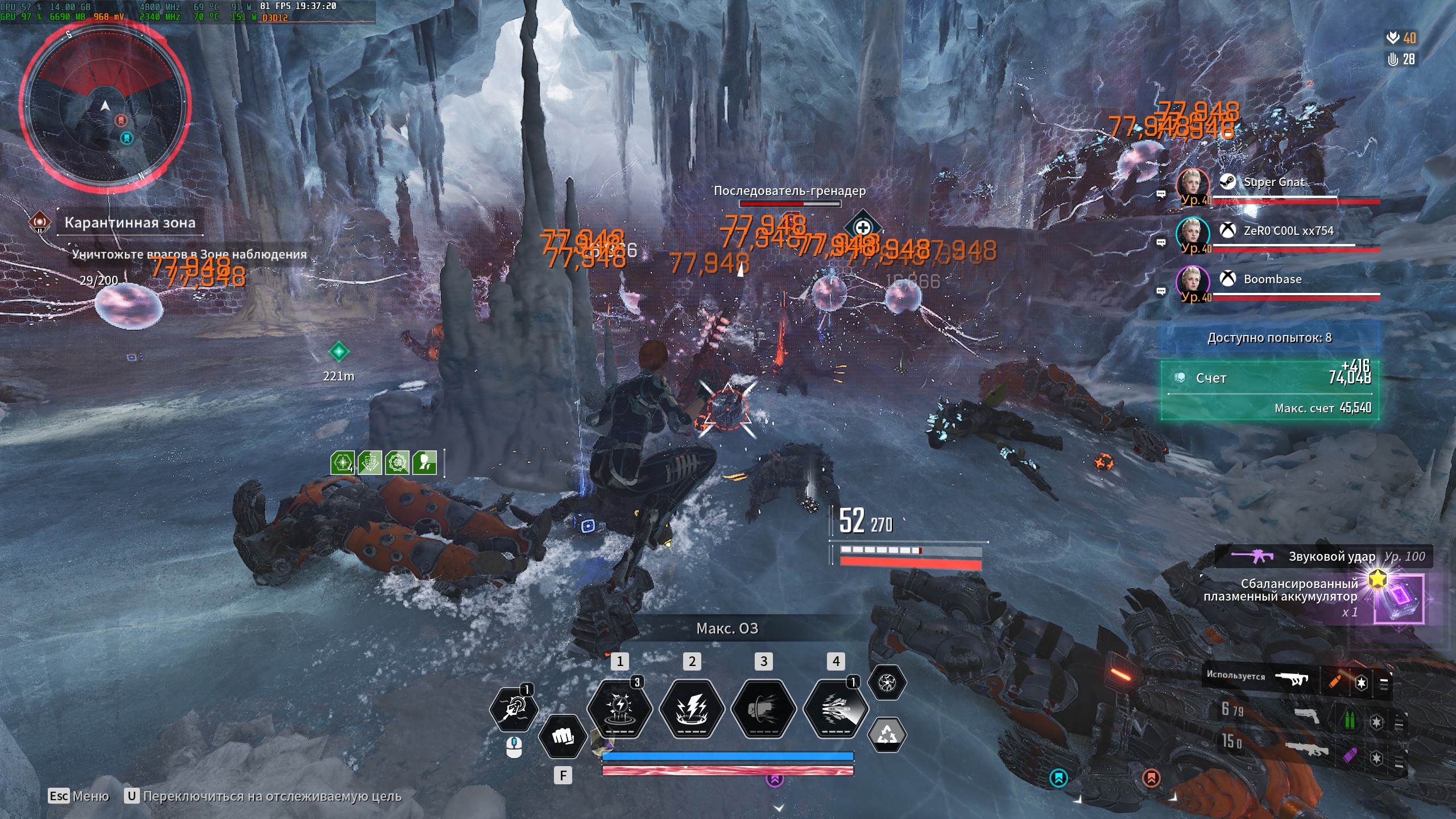The height and width of the screenshot is (819, 1456).
Task: Click the green shield buff icon
Action: pyautogui.click(x=370, y=463)
